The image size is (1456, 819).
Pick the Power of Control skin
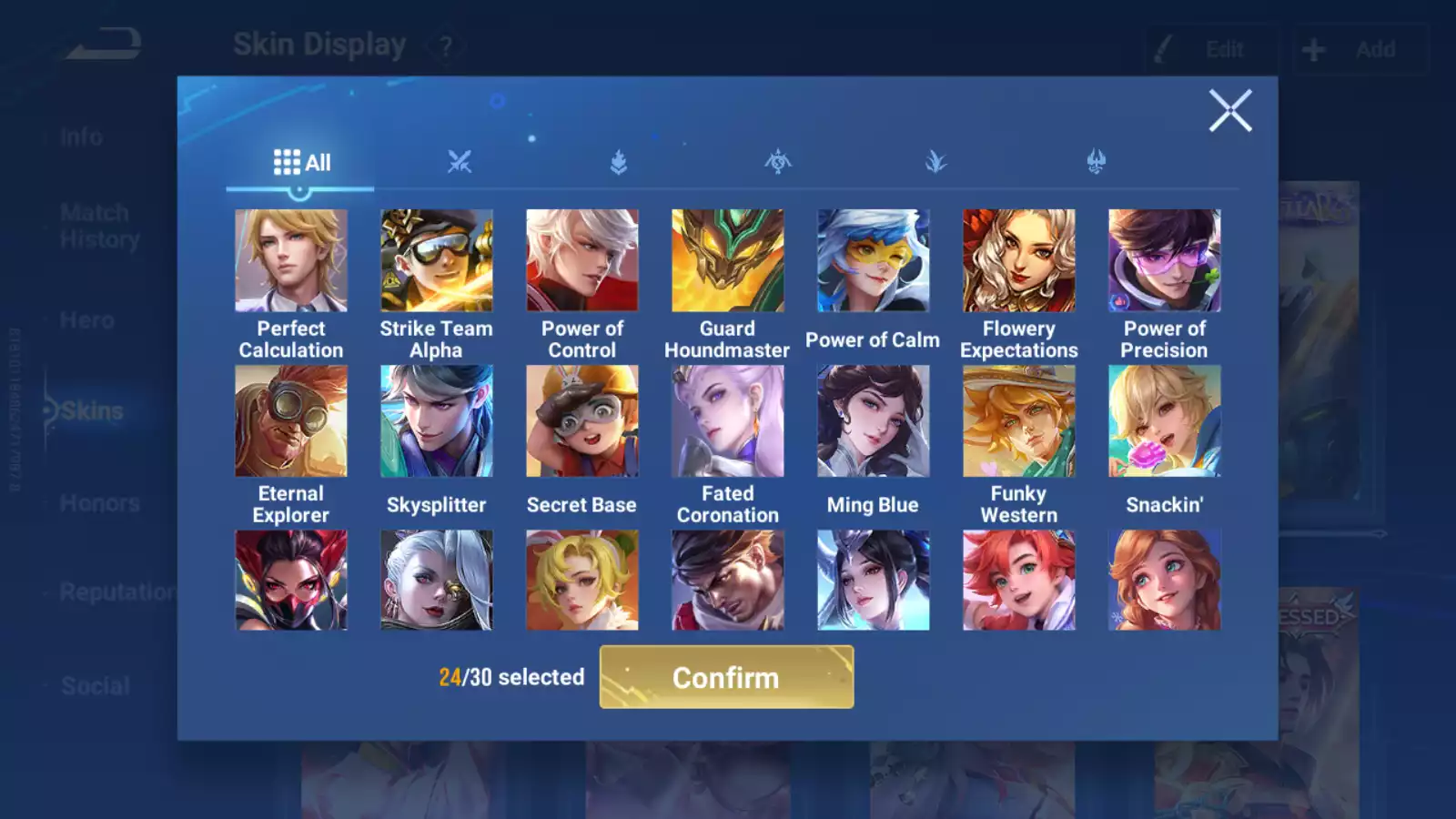[582, 261]
